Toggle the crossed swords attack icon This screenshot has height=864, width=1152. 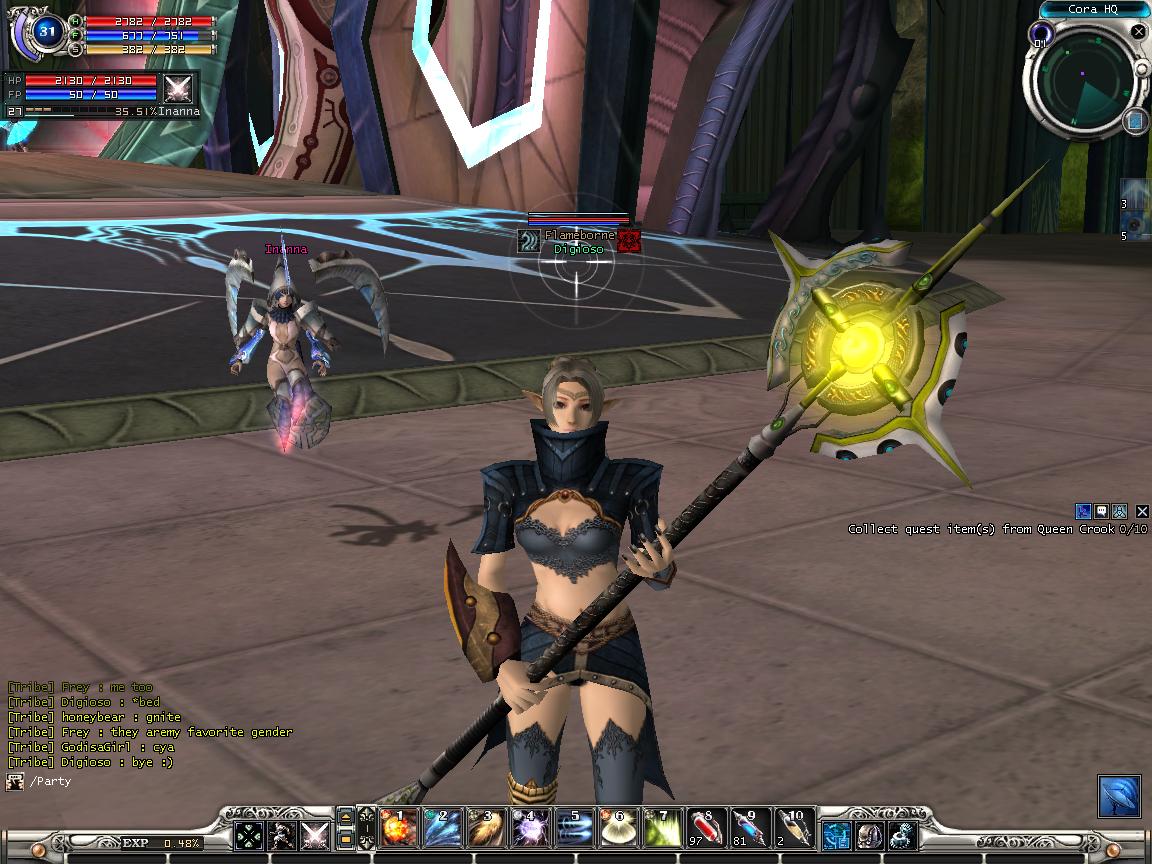tap(316, 835)
